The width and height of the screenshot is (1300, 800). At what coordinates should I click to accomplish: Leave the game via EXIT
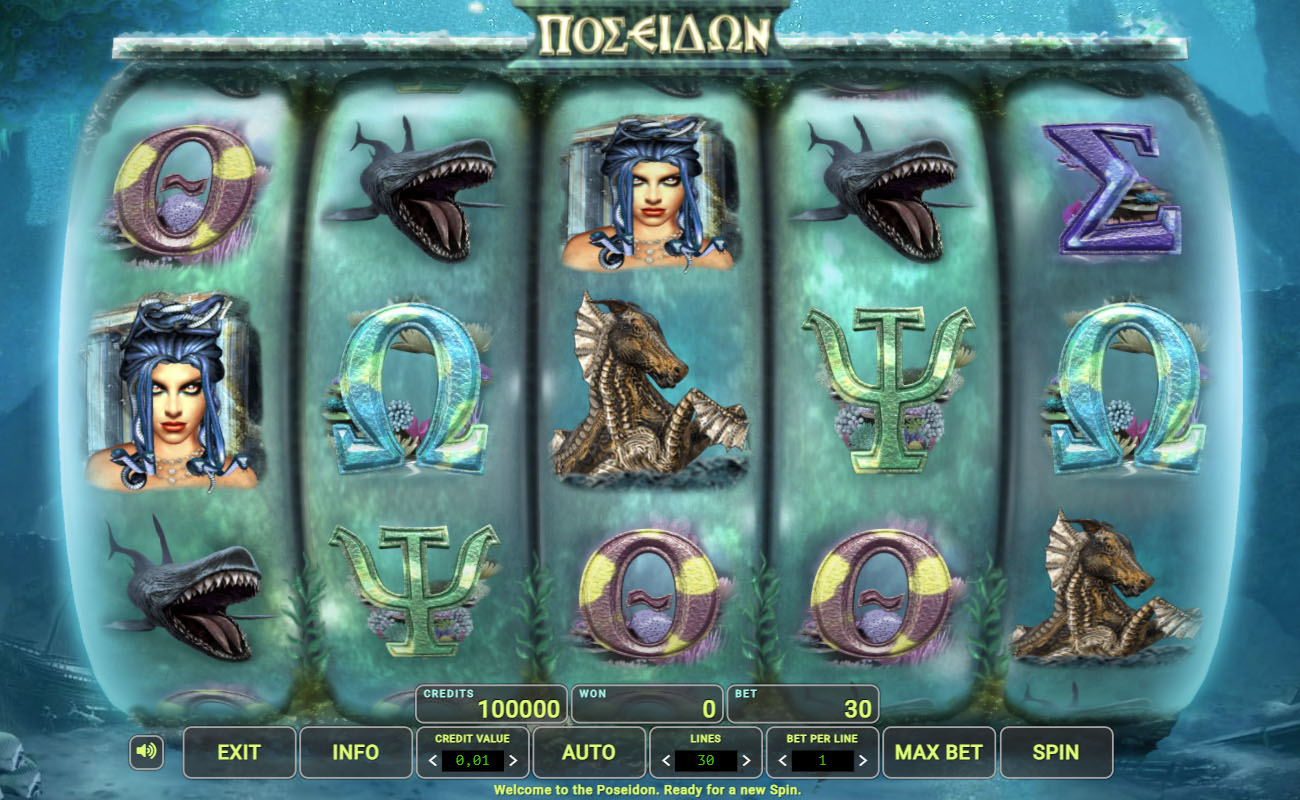tap(239, 752)
